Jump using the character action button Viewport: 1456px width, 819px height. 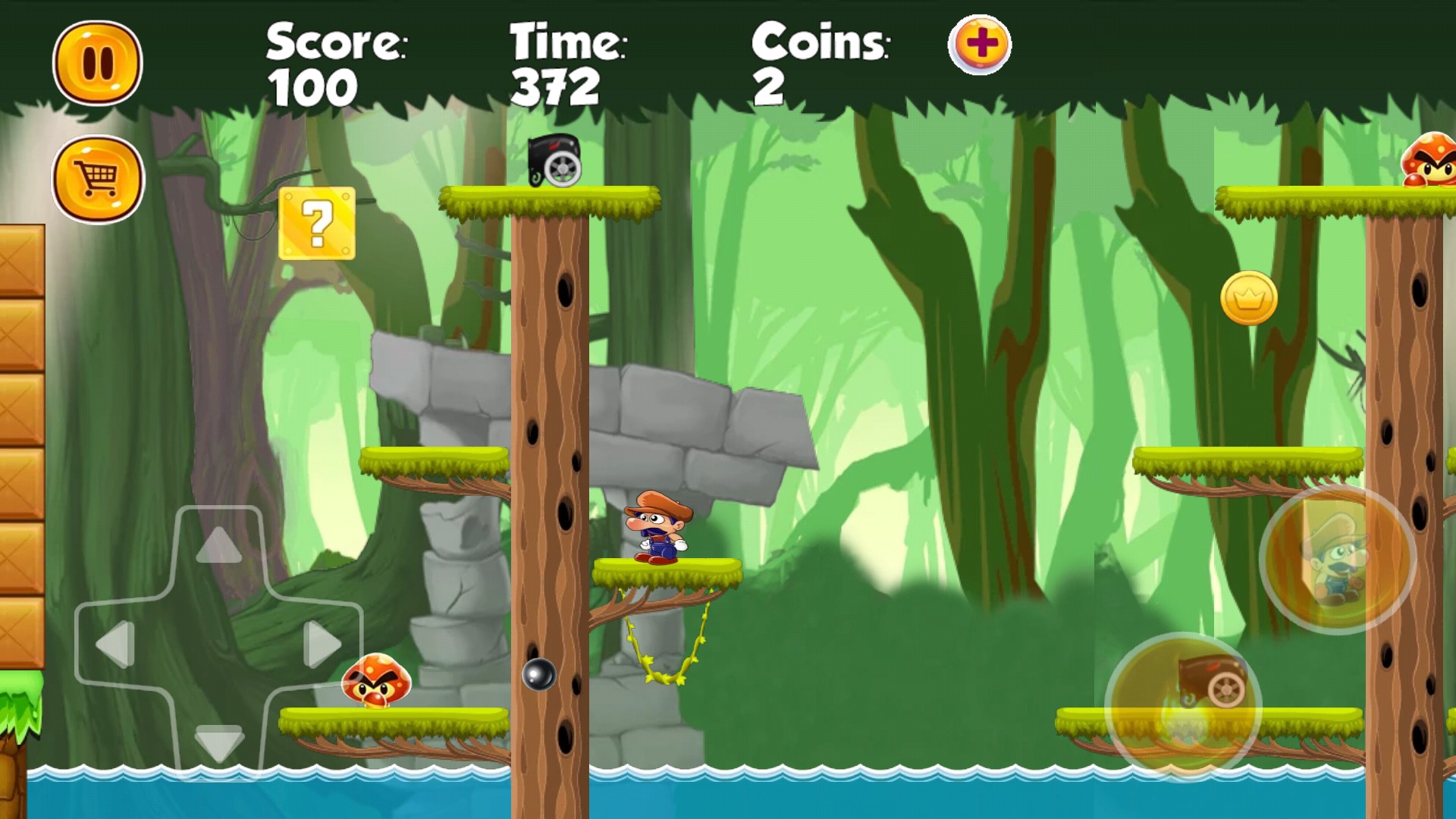click(x=1337, y=560)
